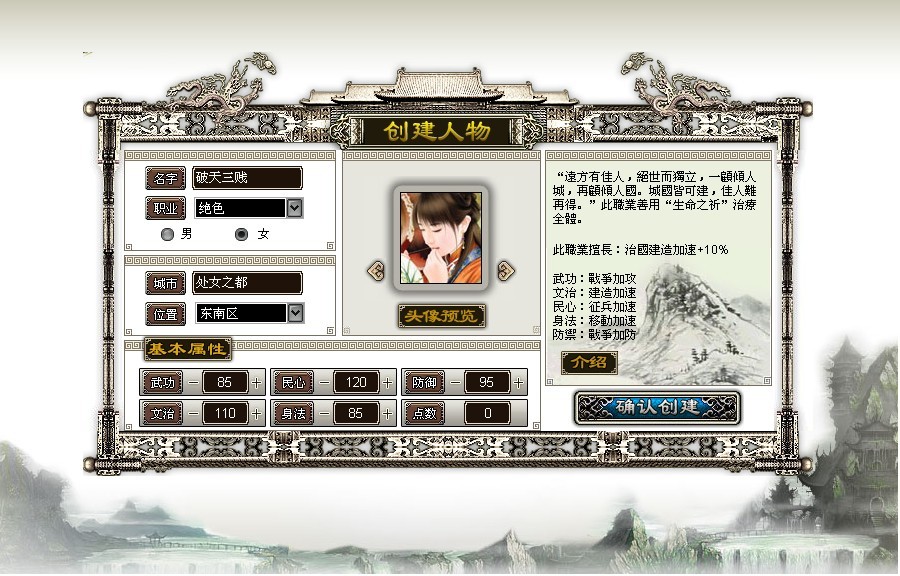Select the 男 male gender option
Image resolution: width=900 pixels, height=576 pixels.
[x=168, y=234]
